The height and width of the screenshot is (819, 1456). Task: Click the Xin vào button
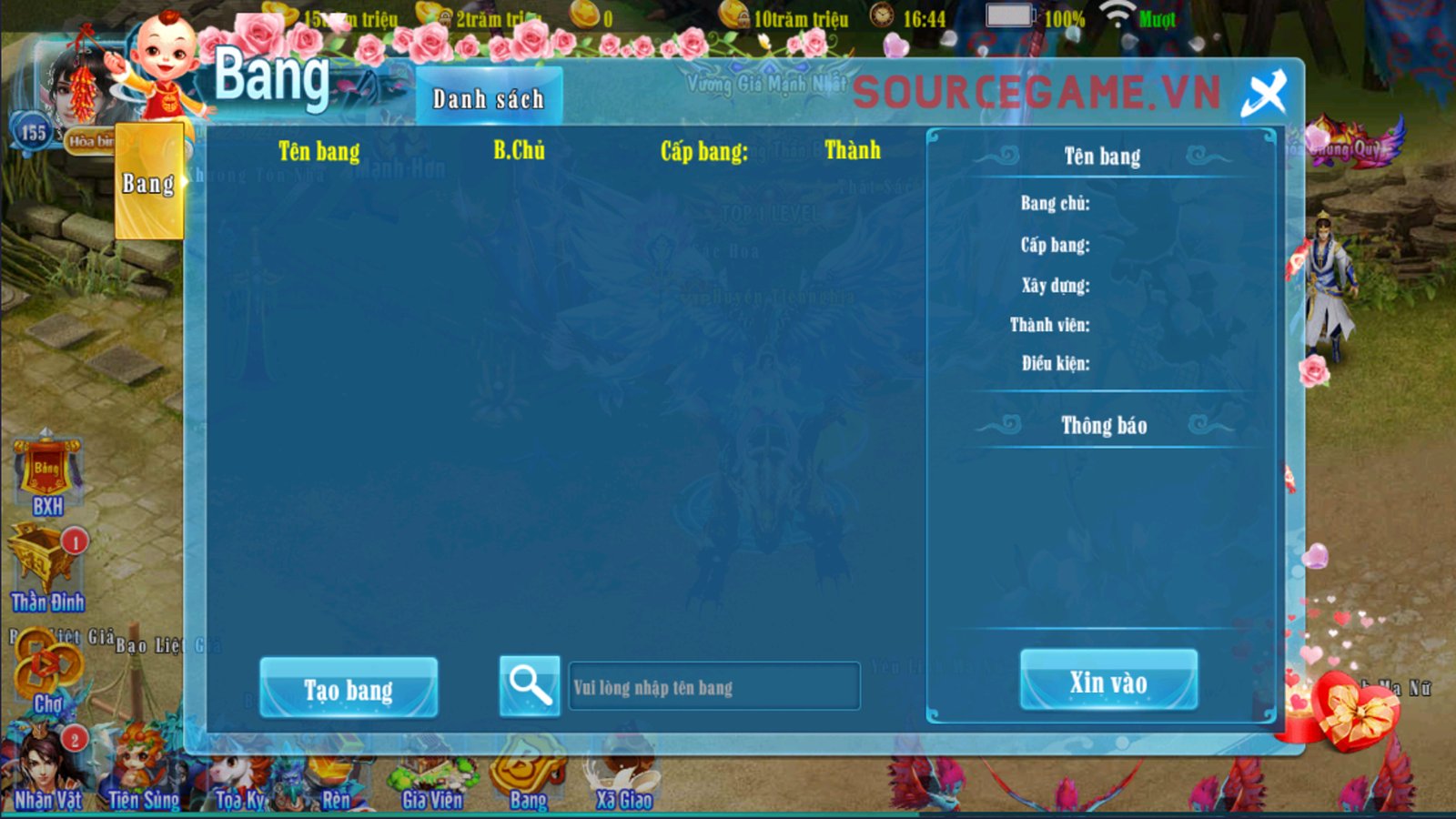(x=1107, y=681)
